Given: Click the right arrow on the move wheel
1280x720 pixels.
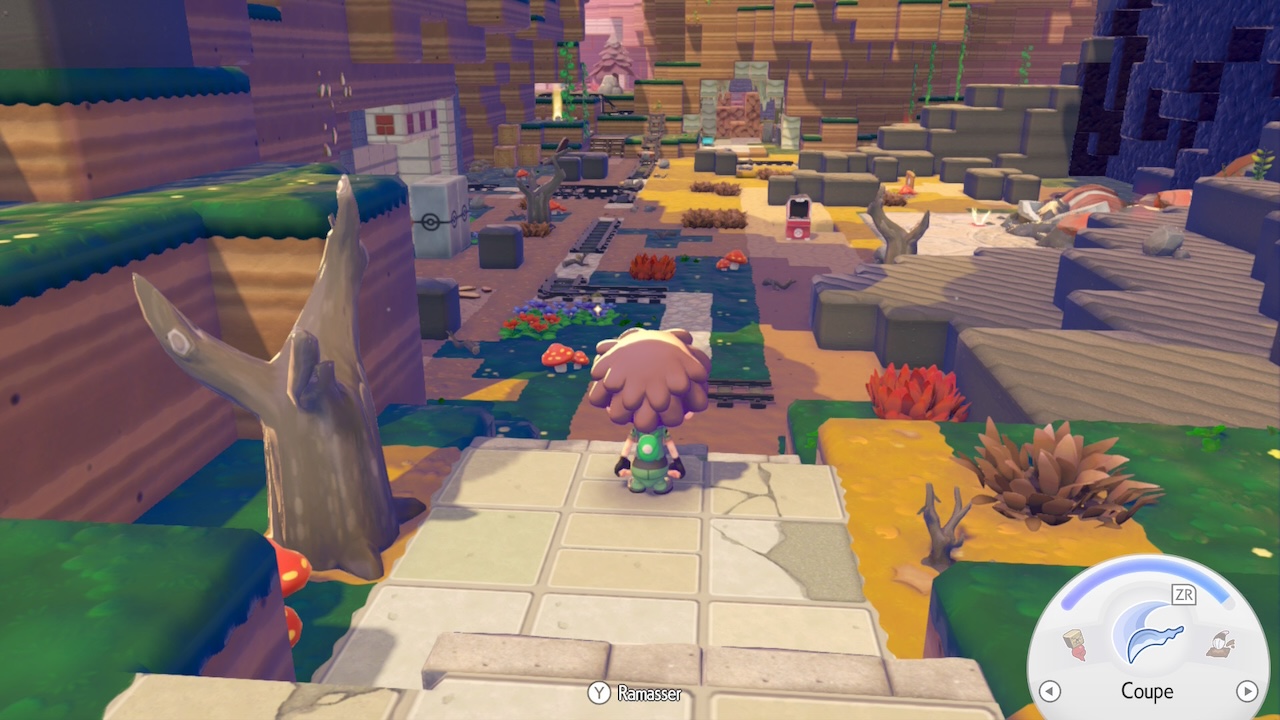Looking at the screenshot, I should coord(1246,691).
